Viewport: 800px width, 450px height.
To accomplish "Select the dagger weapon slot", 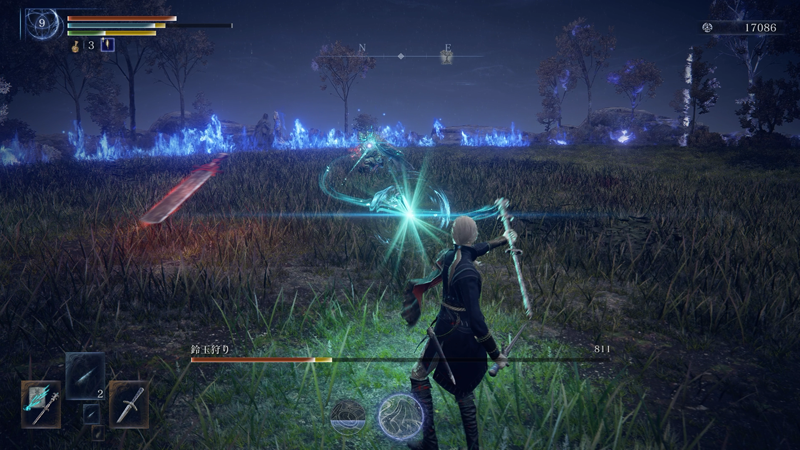I will [x=129, y=403].
